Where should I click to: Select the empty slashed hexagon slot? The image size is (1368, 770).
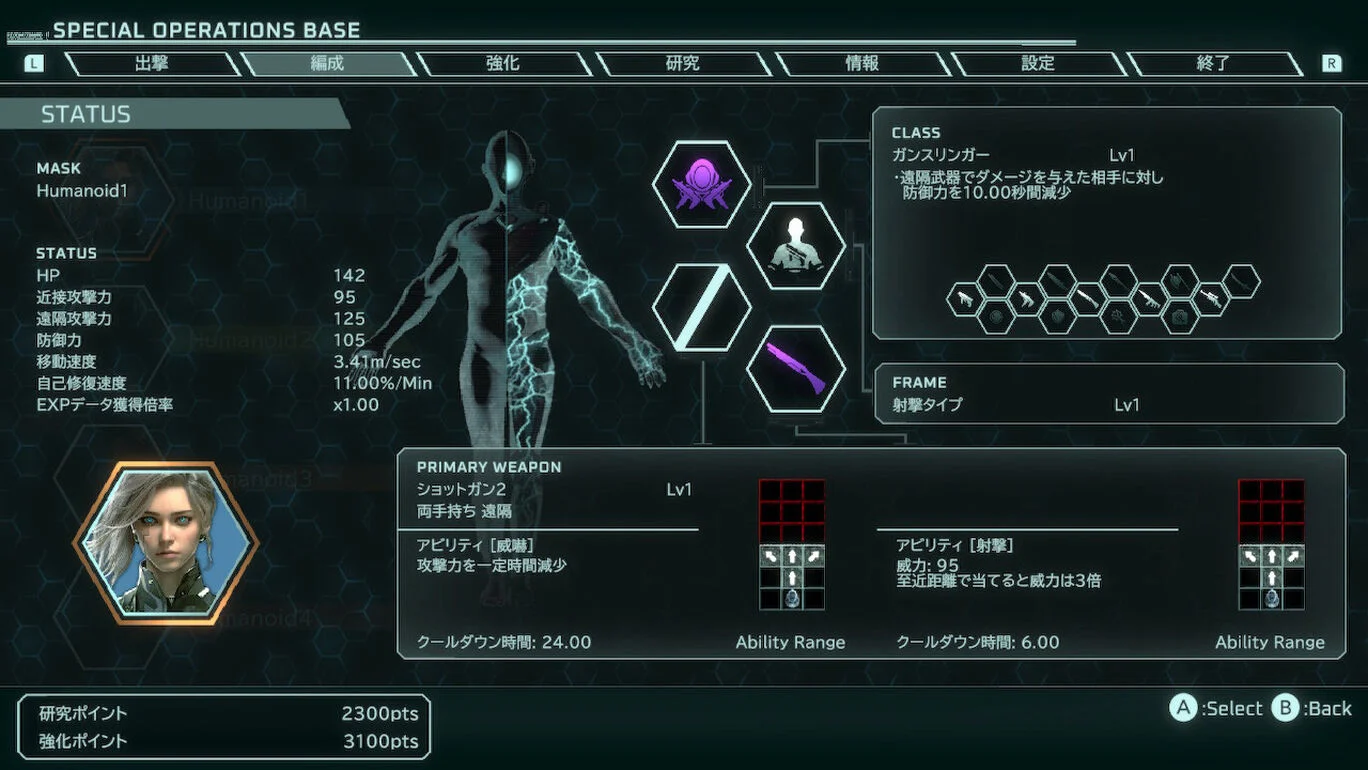(x=701, y=307)
